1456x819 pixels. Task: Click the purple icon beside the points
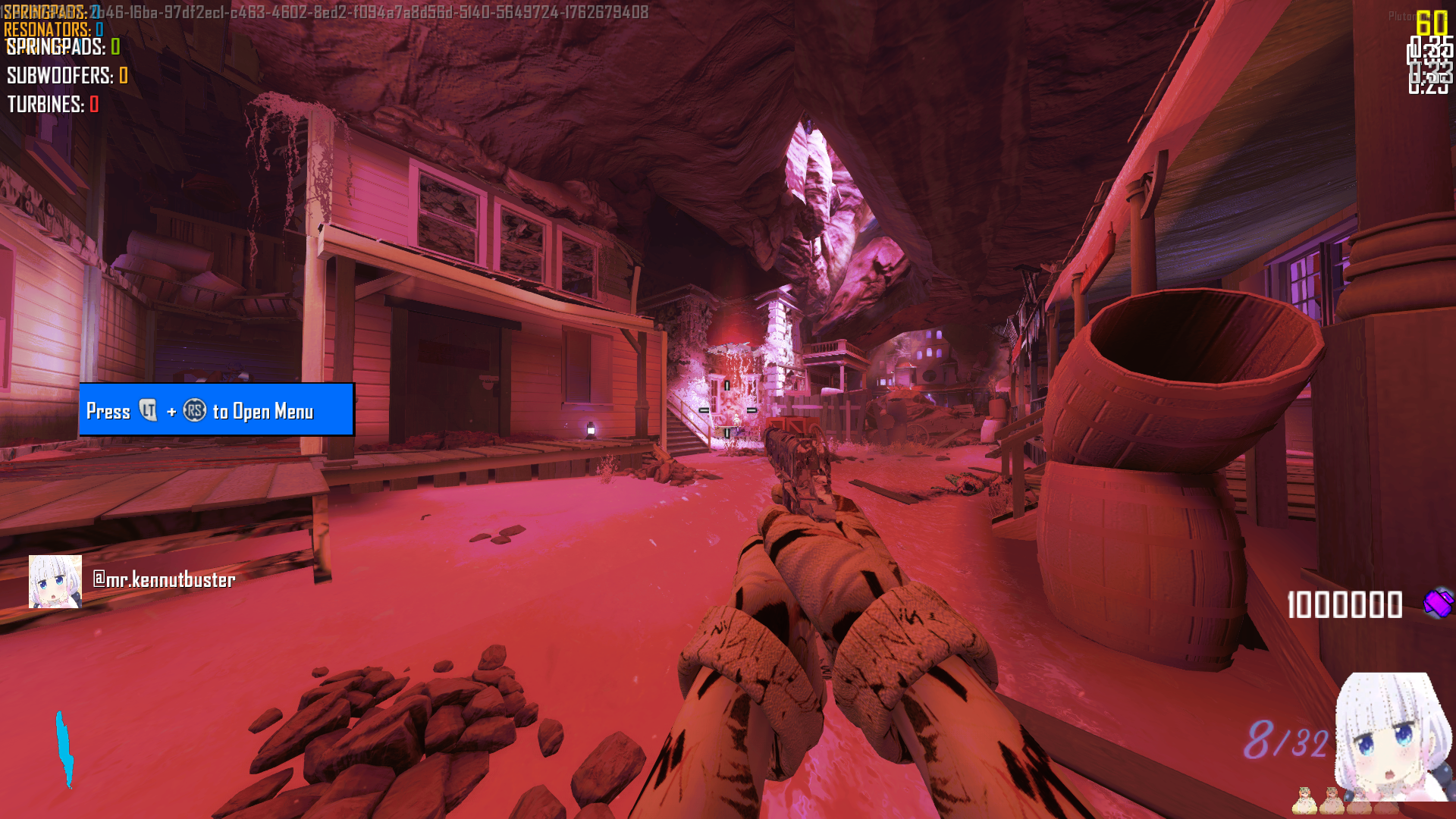click(1438, 604)
